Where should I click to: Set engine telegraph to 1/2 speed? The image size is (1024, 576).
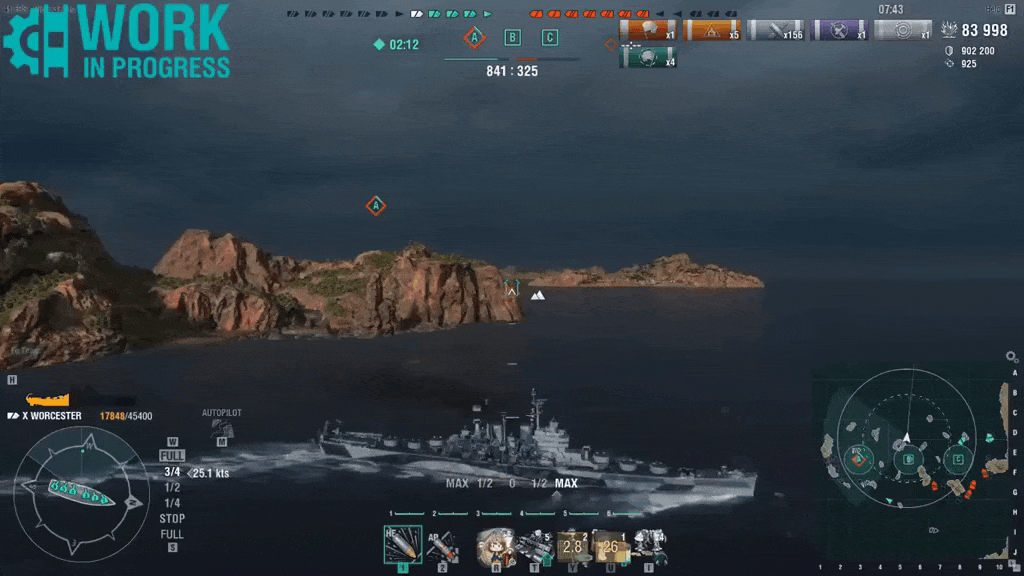pyautogui.click(x=172, y=487)
